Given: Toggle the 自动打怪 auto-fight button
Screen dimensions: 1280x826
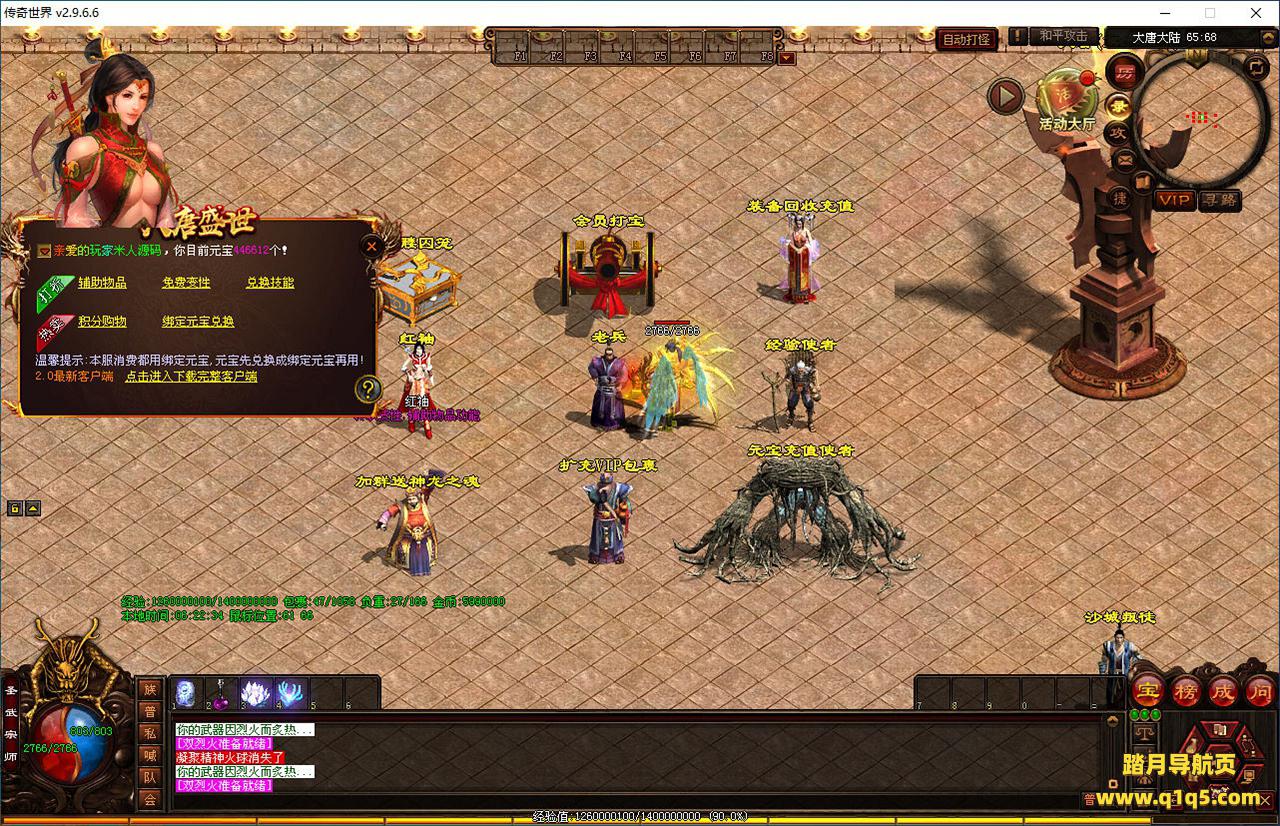Looking at the screenshot, I should 967,40.
